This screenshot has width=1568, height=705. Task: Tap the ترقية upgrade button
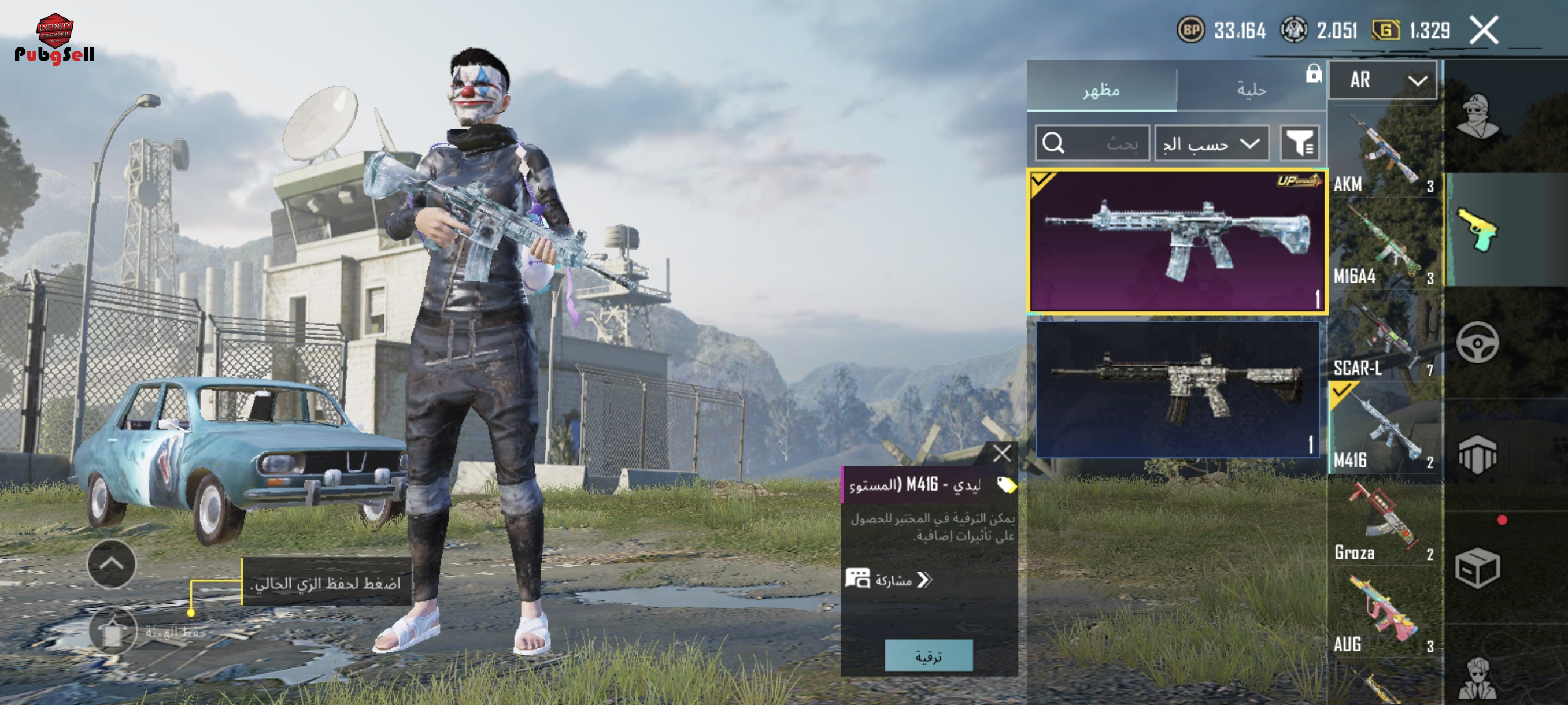[x=929, y=656]
